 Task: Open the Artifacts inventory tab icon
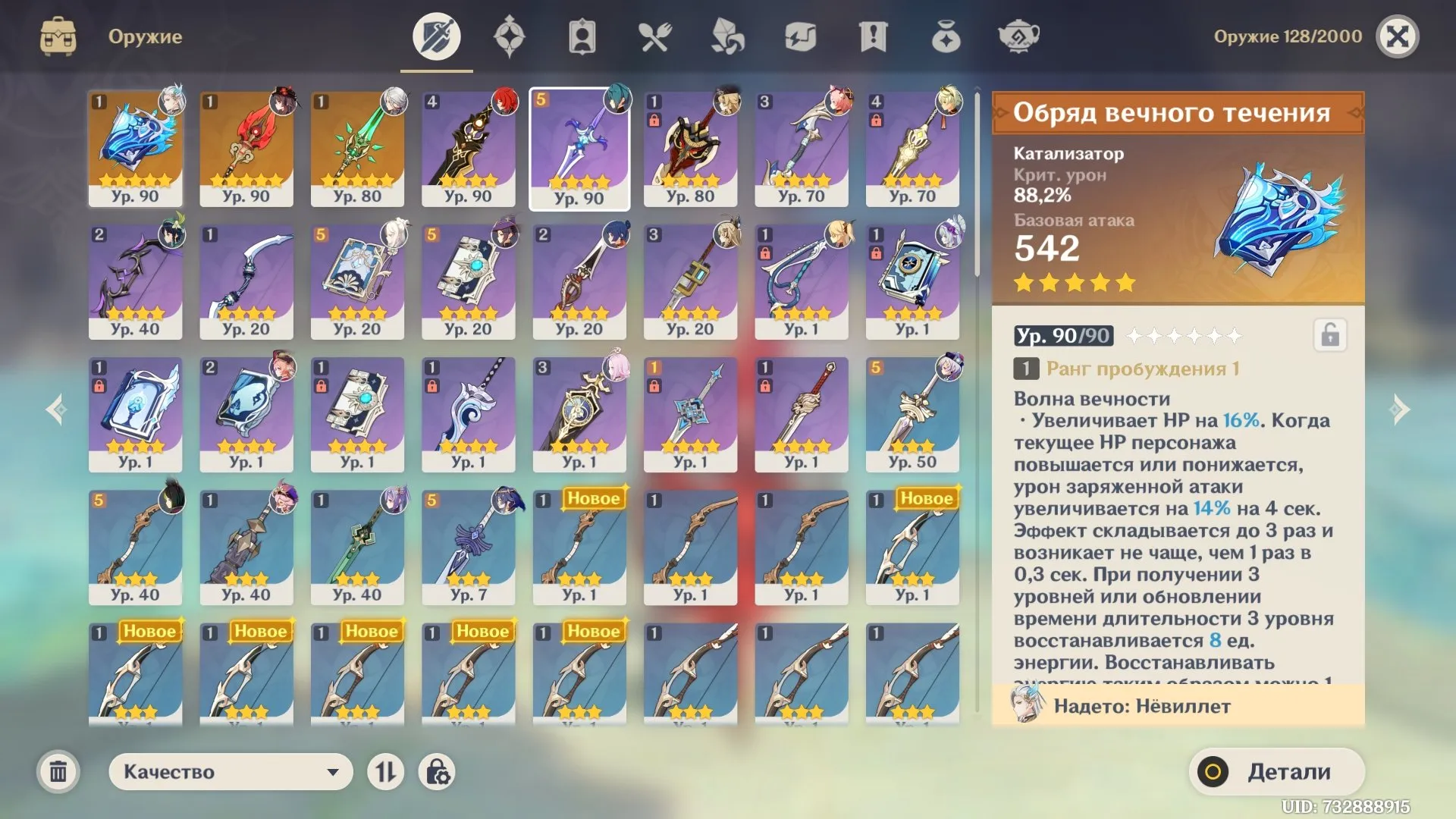click(509, 35)
